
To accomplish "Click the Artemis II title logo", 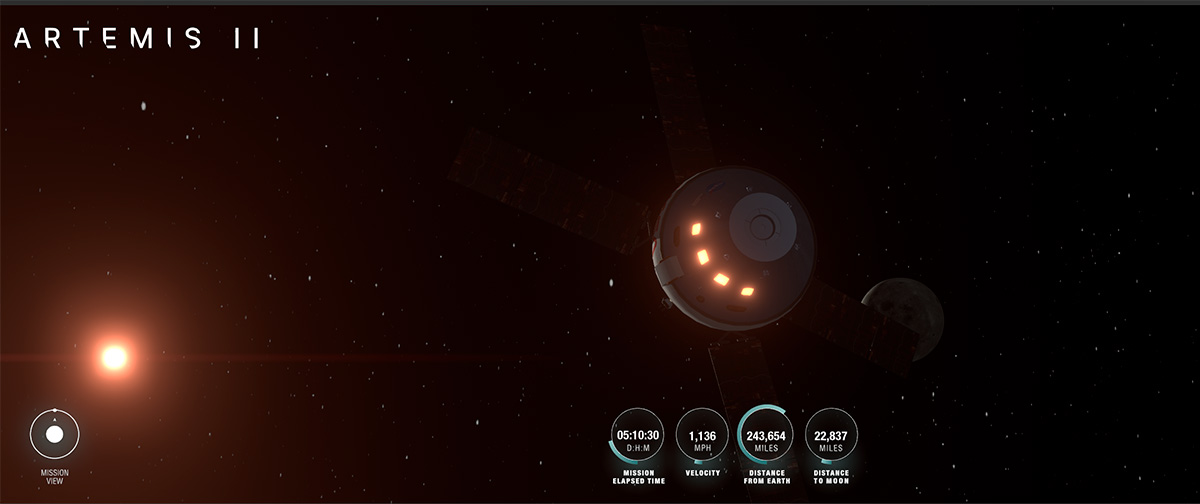I will pyautogui.click(x=138, y=39).
